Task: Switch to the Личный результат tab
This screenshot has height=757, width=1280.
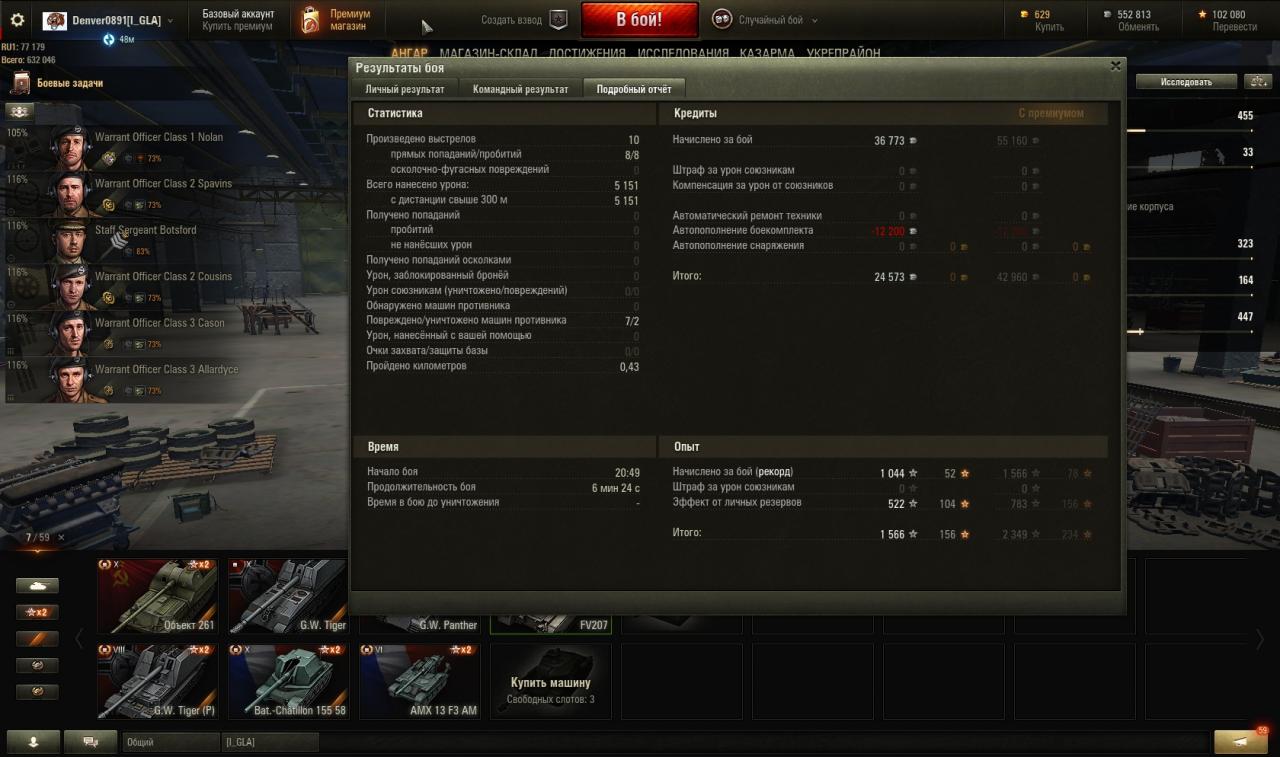Action: tap(404, 89)
